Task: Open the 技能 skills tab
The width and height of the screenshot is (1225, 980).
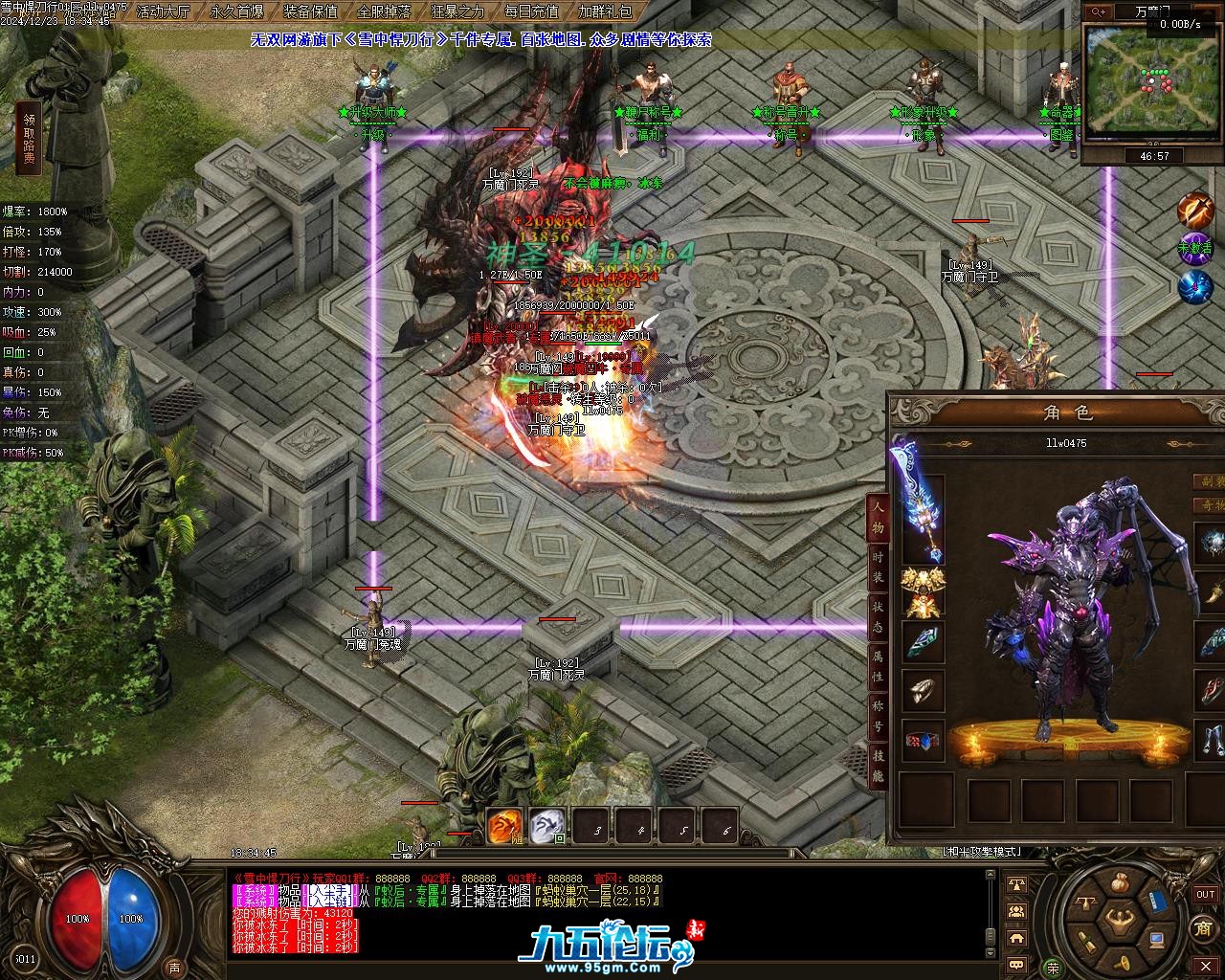Action: tap(877, 766)
